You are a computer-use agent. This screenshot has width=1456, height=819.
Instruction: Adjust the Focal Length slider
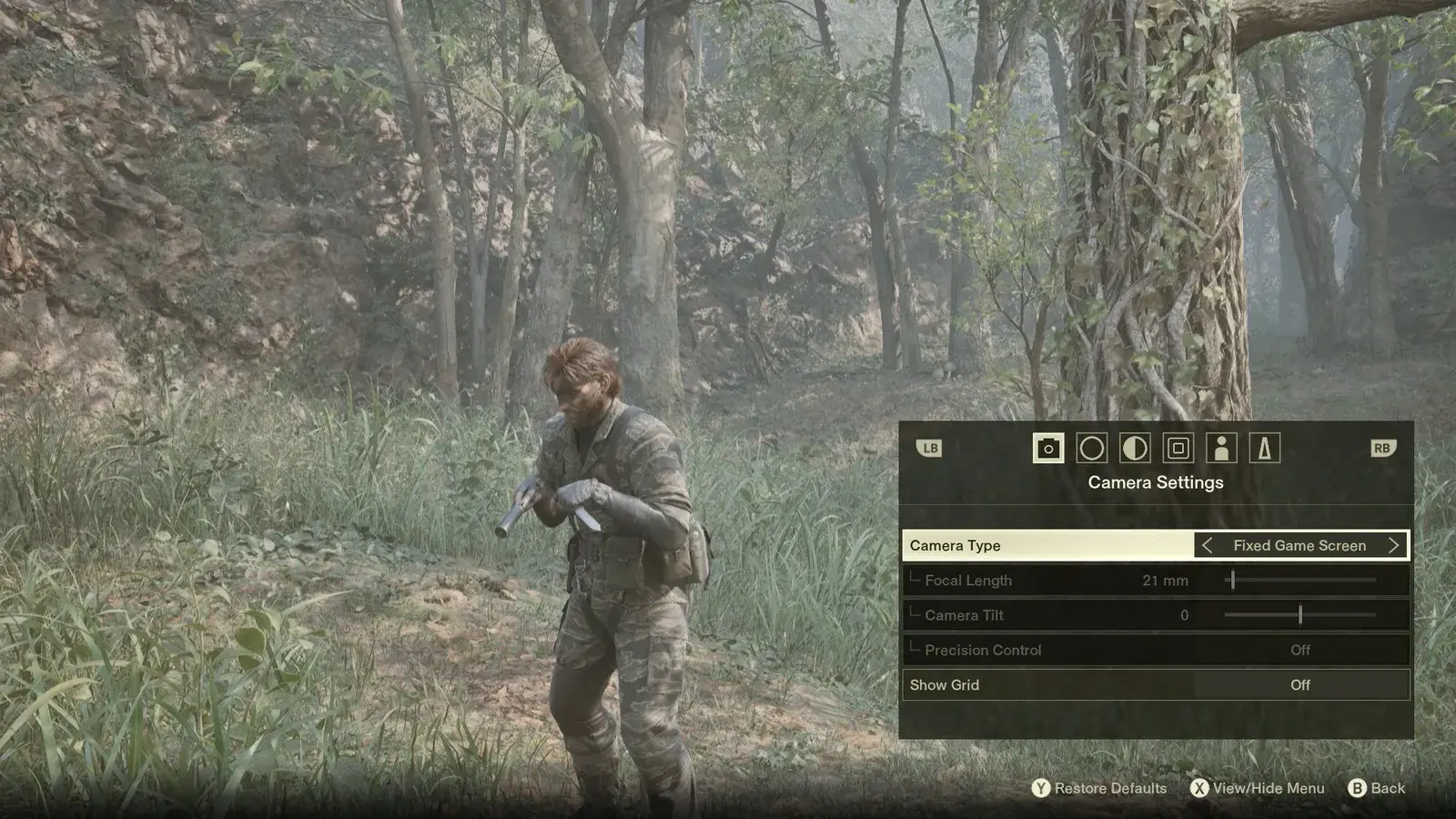click(1233, 580)
